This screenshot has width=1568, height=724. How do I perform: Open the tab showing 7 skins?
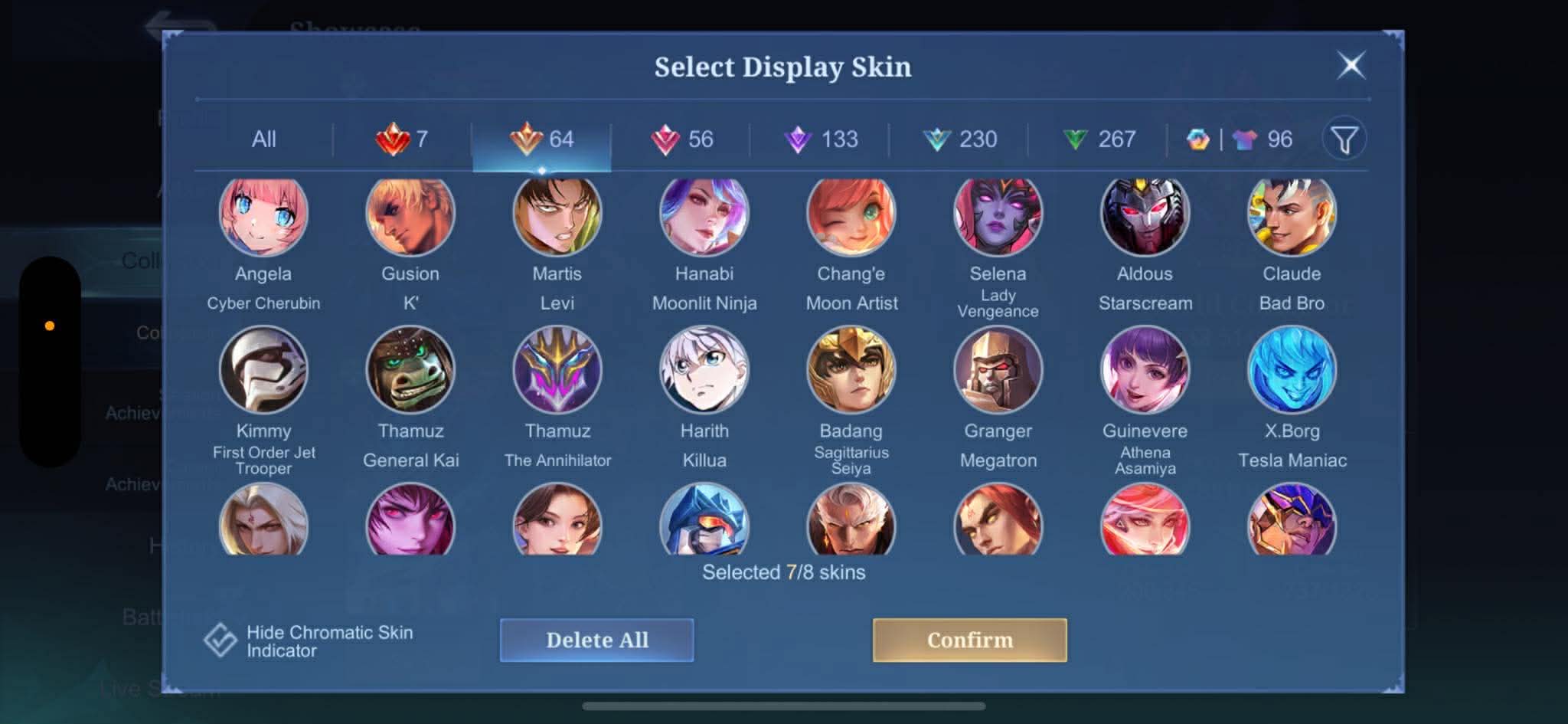tap(403, 139)
